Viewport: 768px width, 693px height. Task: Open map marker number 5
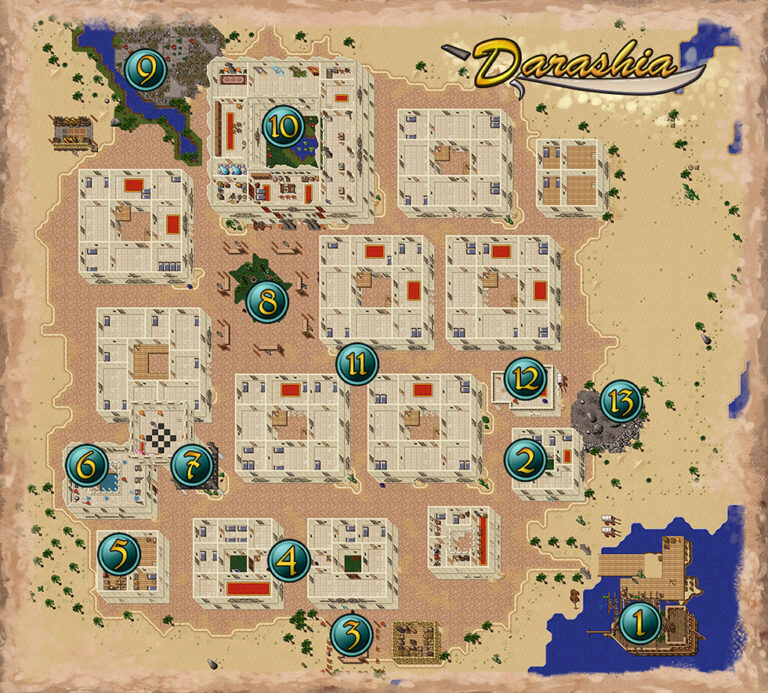click(x=119, y=551)
